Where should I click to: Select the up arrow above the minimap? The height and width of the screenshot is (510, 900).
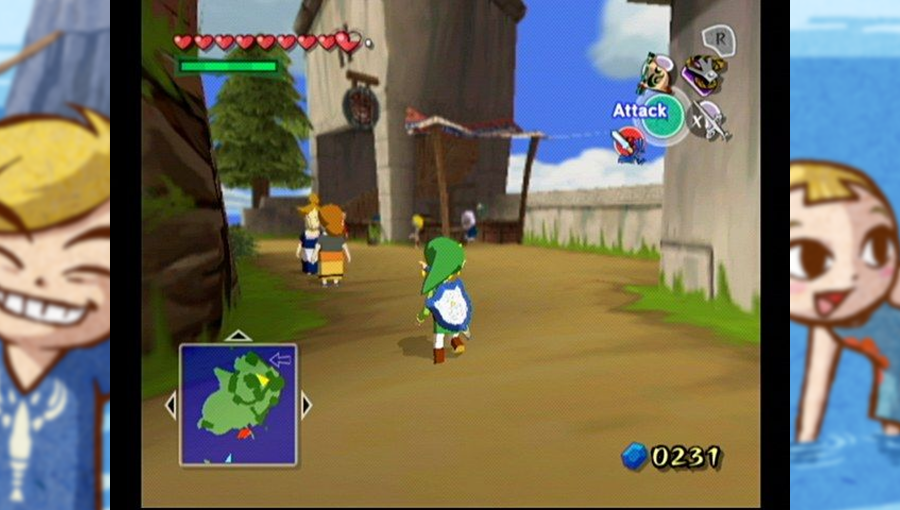[238, 336]
